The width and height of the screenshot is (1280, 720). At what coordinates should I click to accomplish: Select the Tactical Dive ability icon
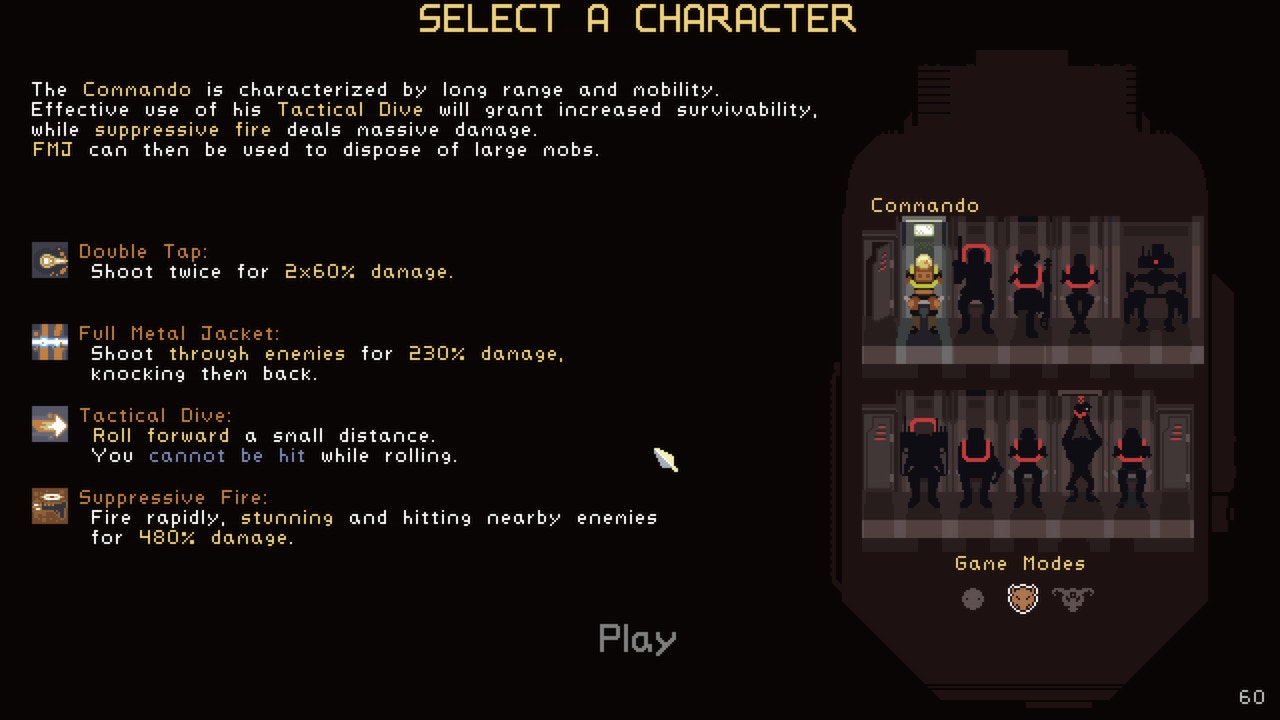(x=48, y=424)
